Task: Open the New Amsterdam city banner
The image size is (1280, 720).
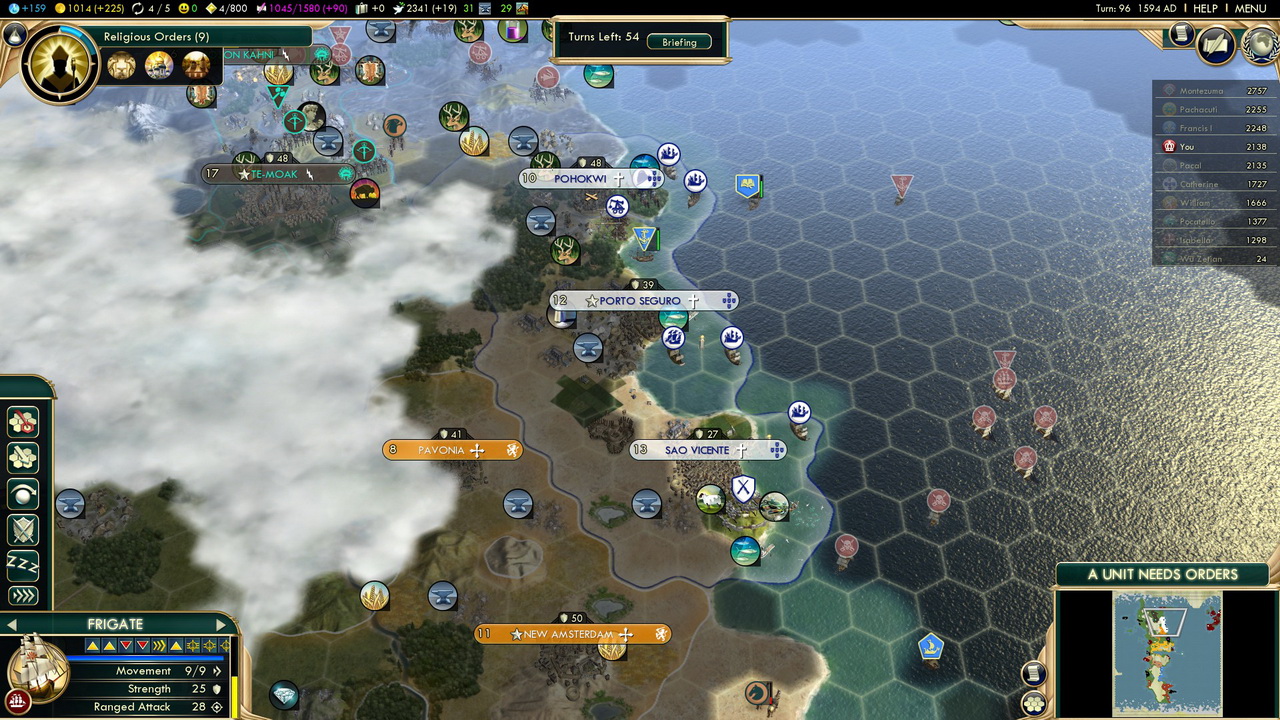Action: [568, 634]
